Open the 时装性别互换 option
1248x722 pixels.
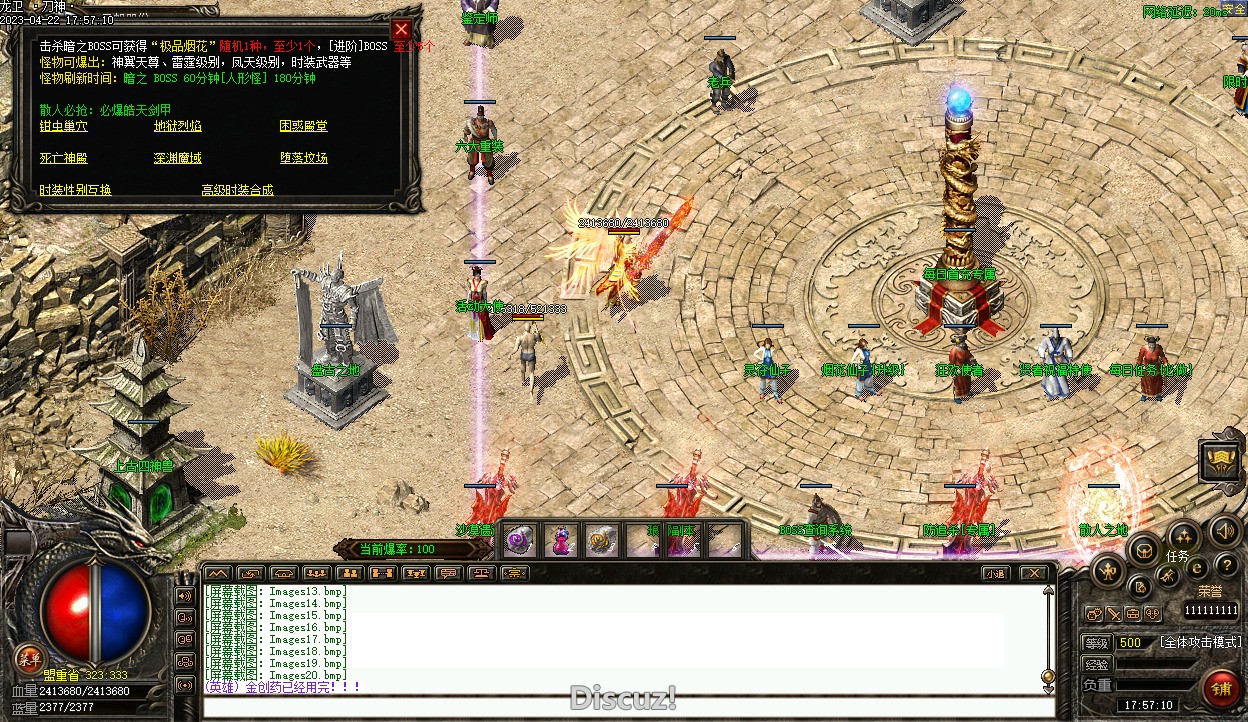click(x=75, y=190)
